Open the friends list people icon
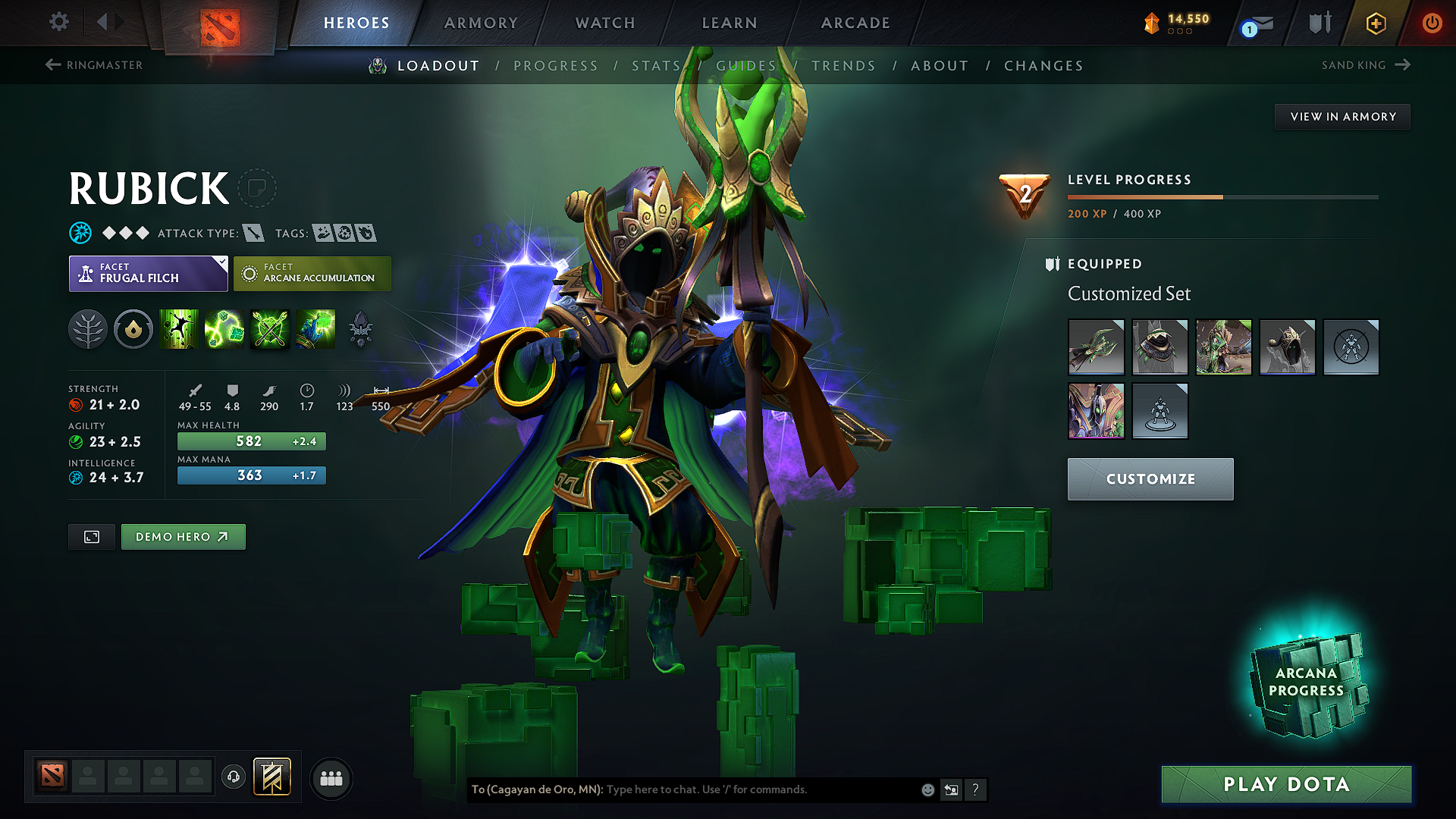Image resolution: width=1456 pixels, height=819 pixels. click(331, 777)
